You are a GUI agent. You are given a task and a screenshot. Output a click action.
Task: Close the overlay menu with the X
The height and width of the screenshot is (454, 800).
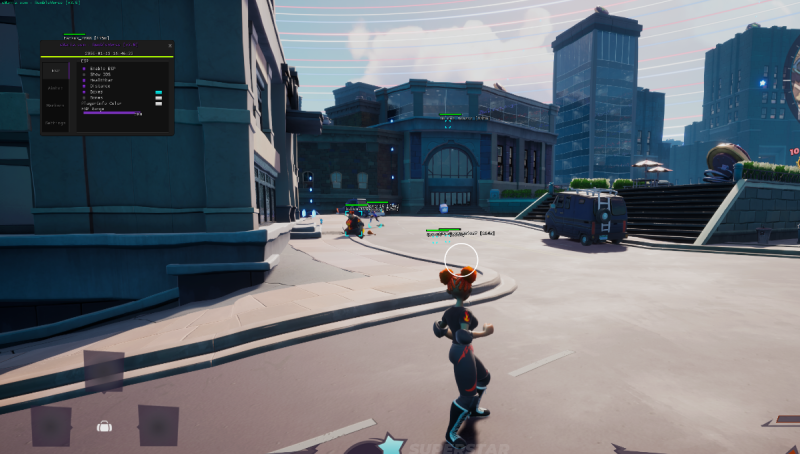point(170,46)
